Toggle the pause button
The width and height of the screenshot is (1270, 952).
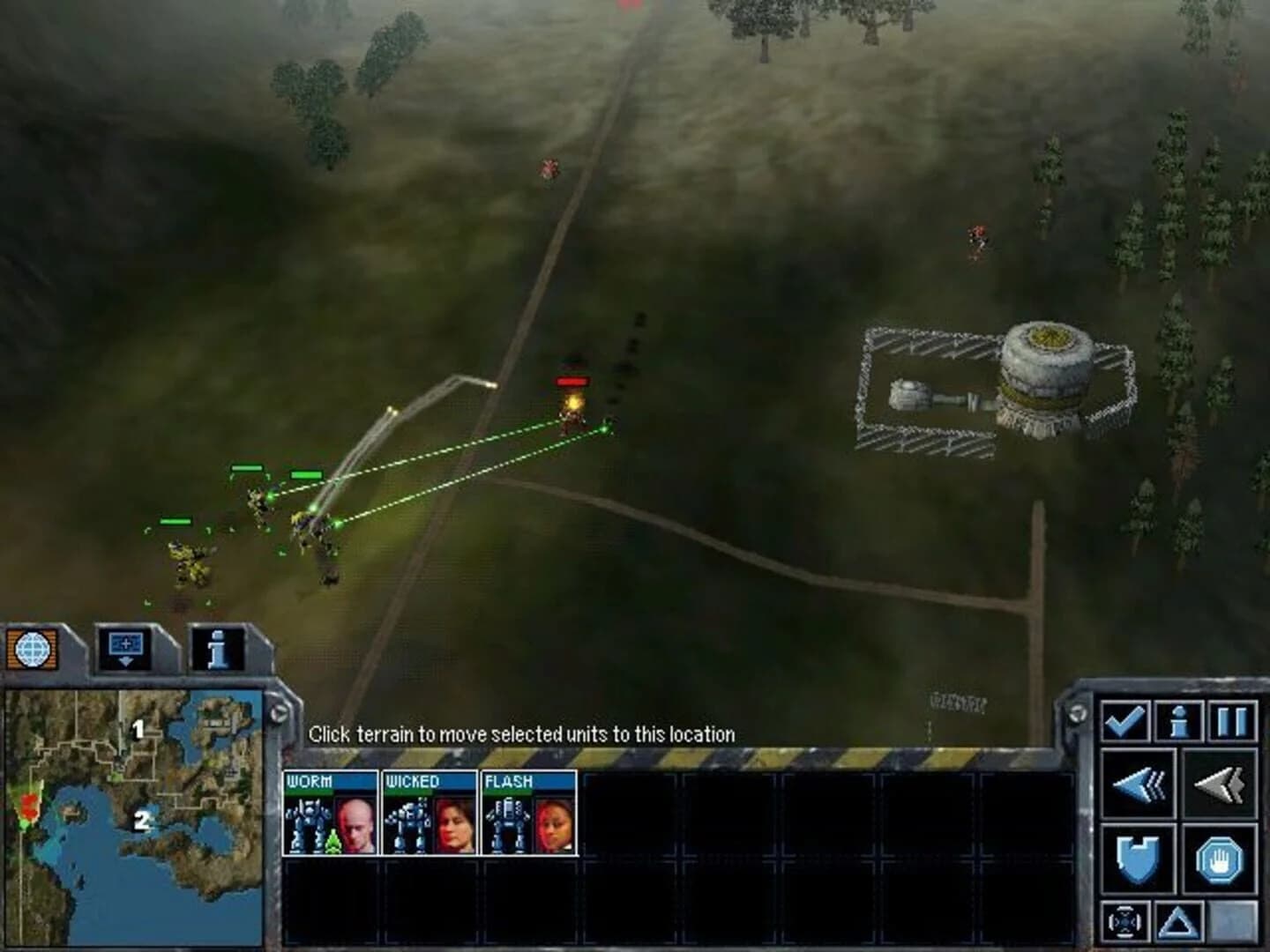[x=1232, y=720]
